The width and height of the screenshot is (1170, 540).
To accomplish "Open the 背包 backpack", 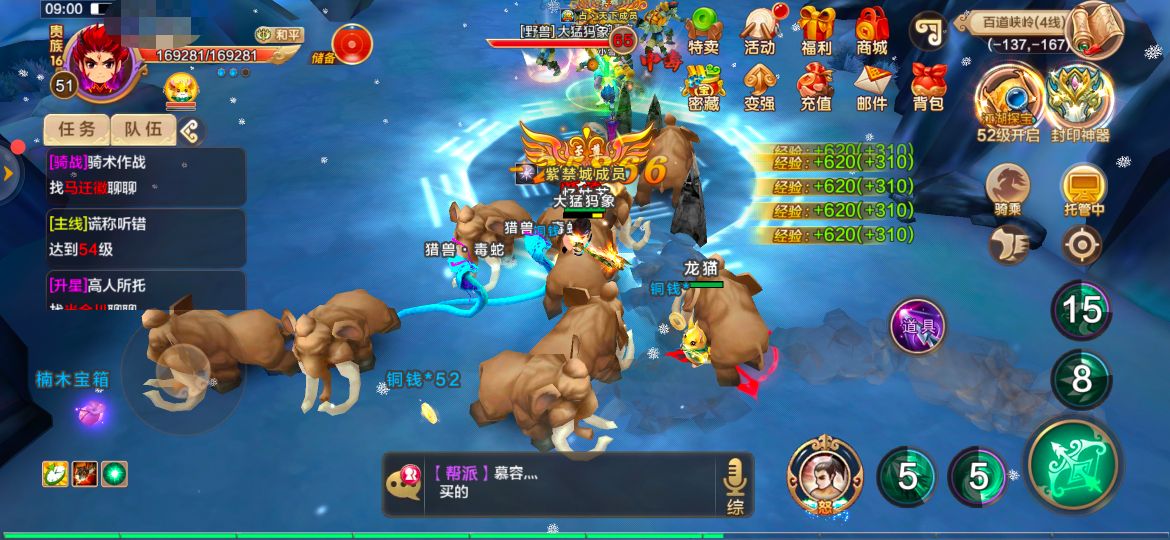I will [x=928, y=85].
